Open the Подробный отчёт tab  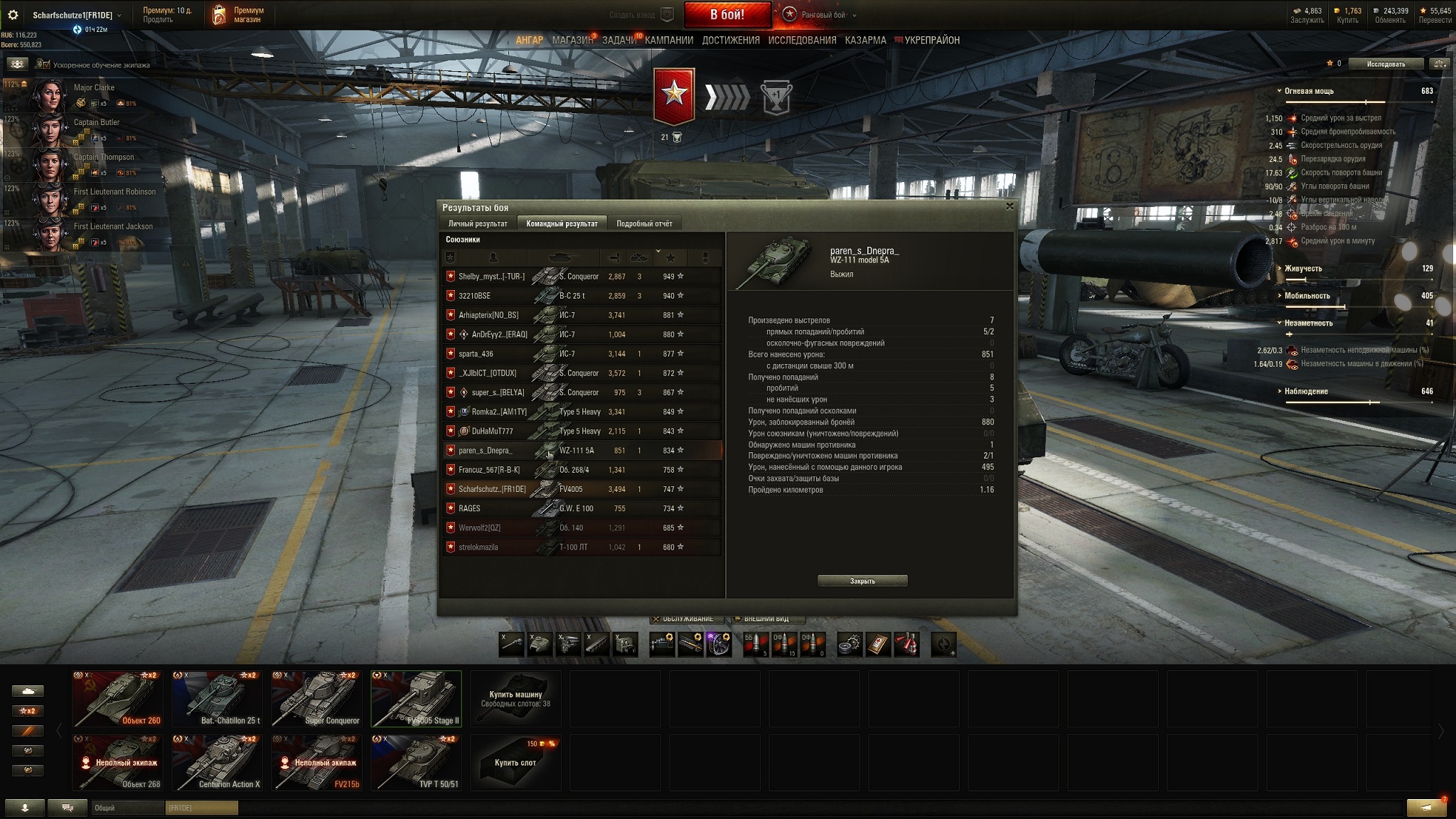(644, 224)
